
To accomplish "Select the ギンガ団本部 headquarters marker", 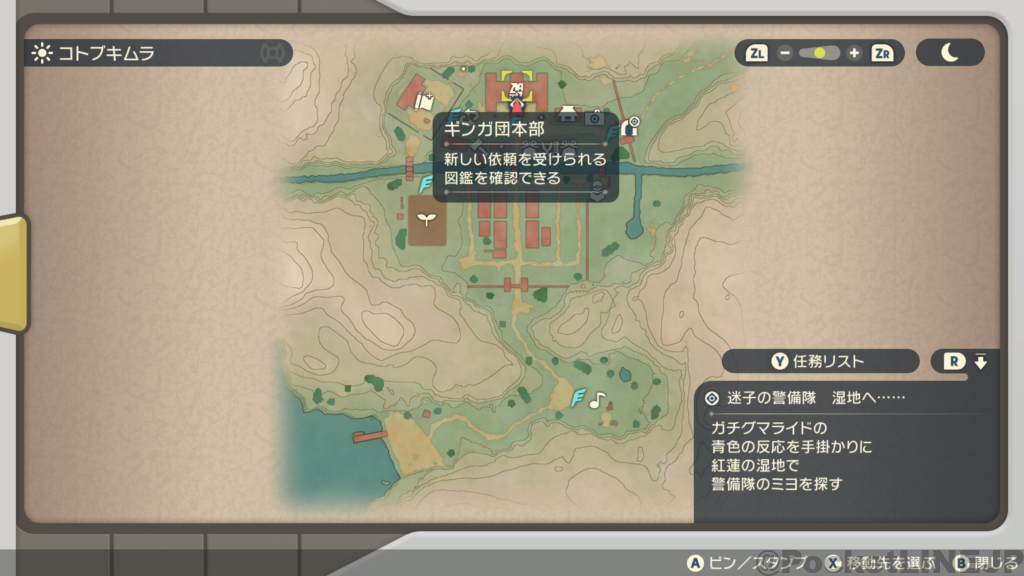I will point(516,91).
